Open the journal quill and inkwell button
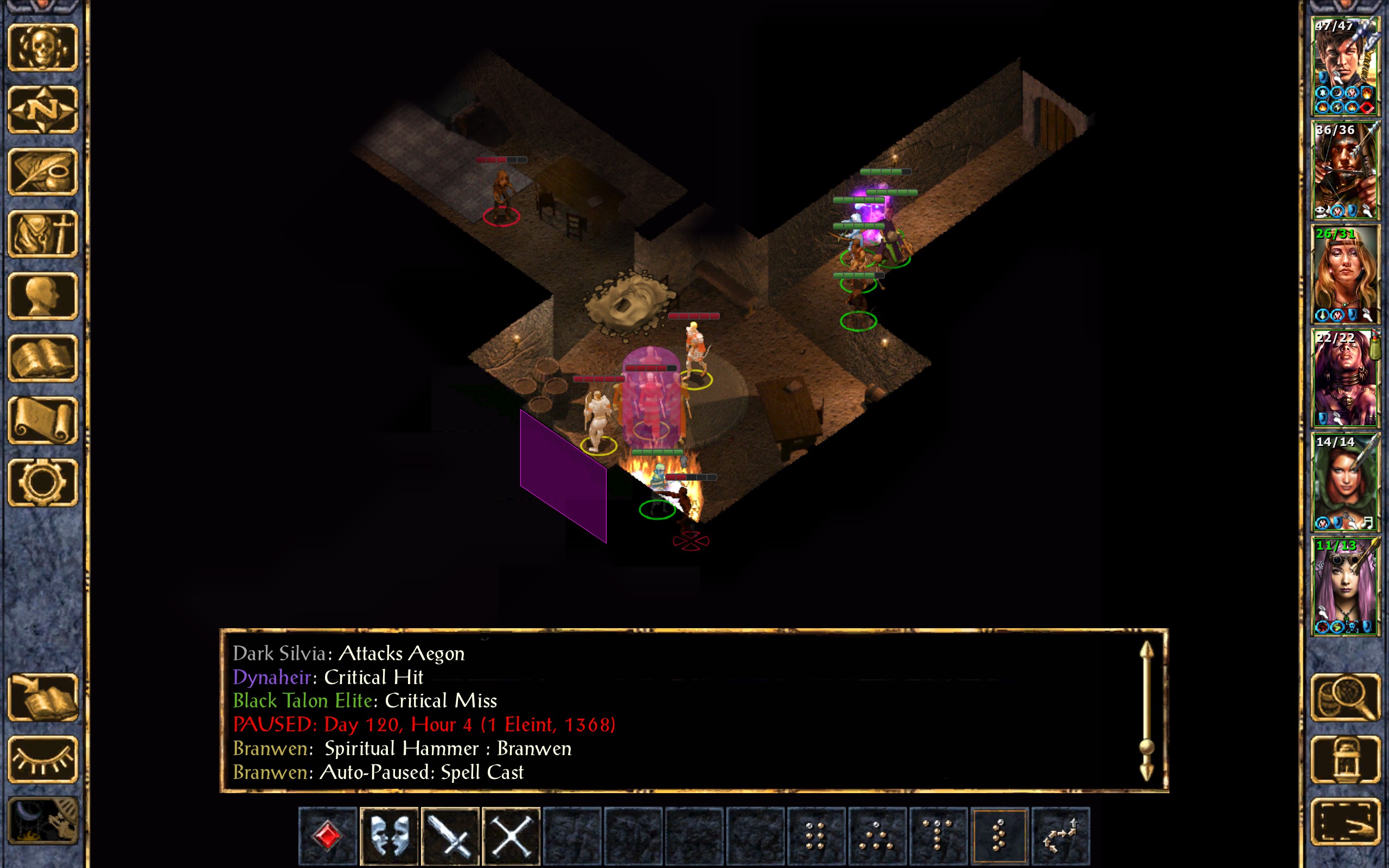 pos(43,171)
